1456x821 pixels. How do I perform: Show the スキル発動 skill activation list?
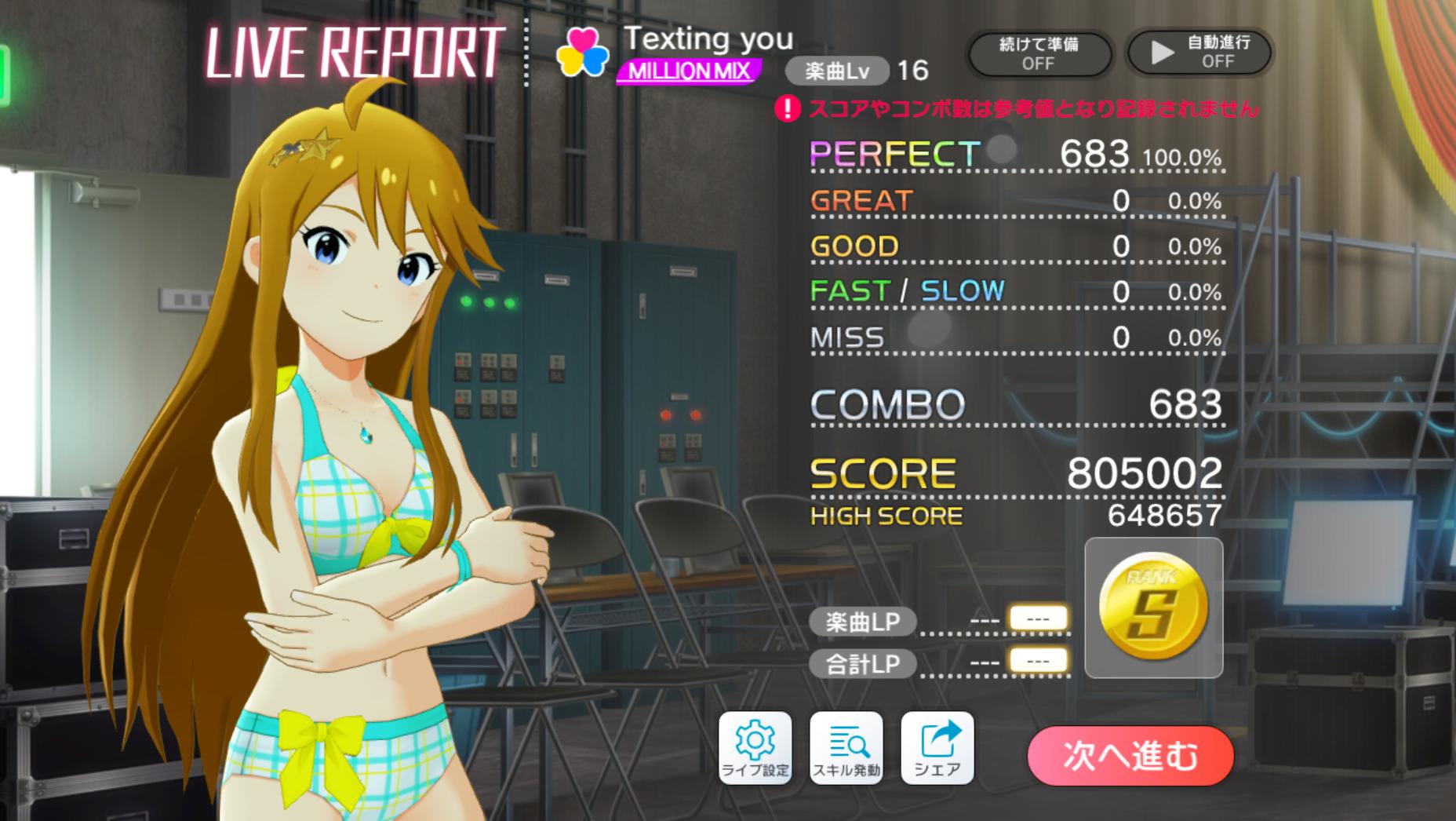pyautogui.click(x=846, y=748)
